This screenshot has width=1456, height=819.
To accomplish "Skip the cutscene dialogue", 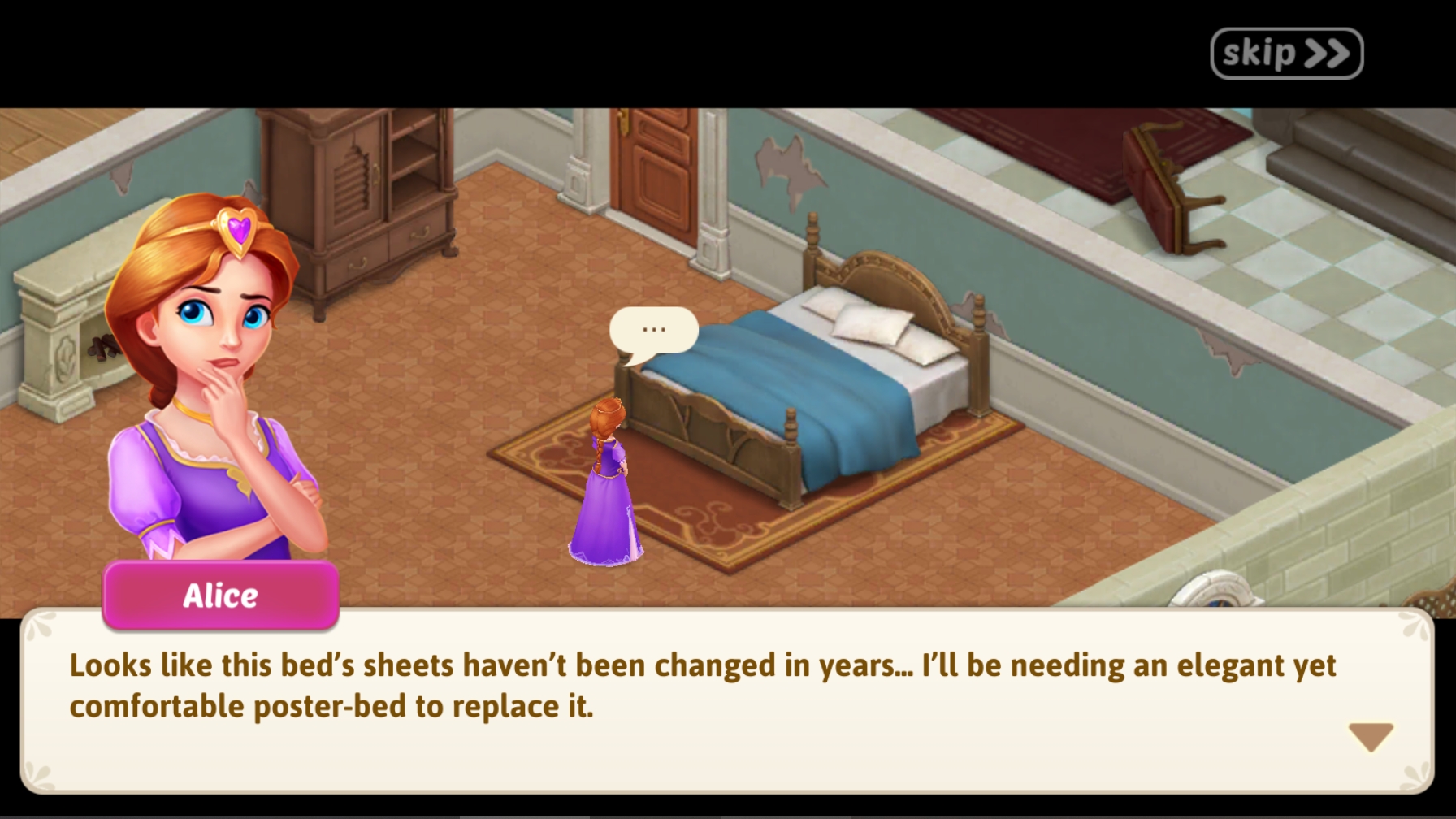I will tap(1285, 54).
